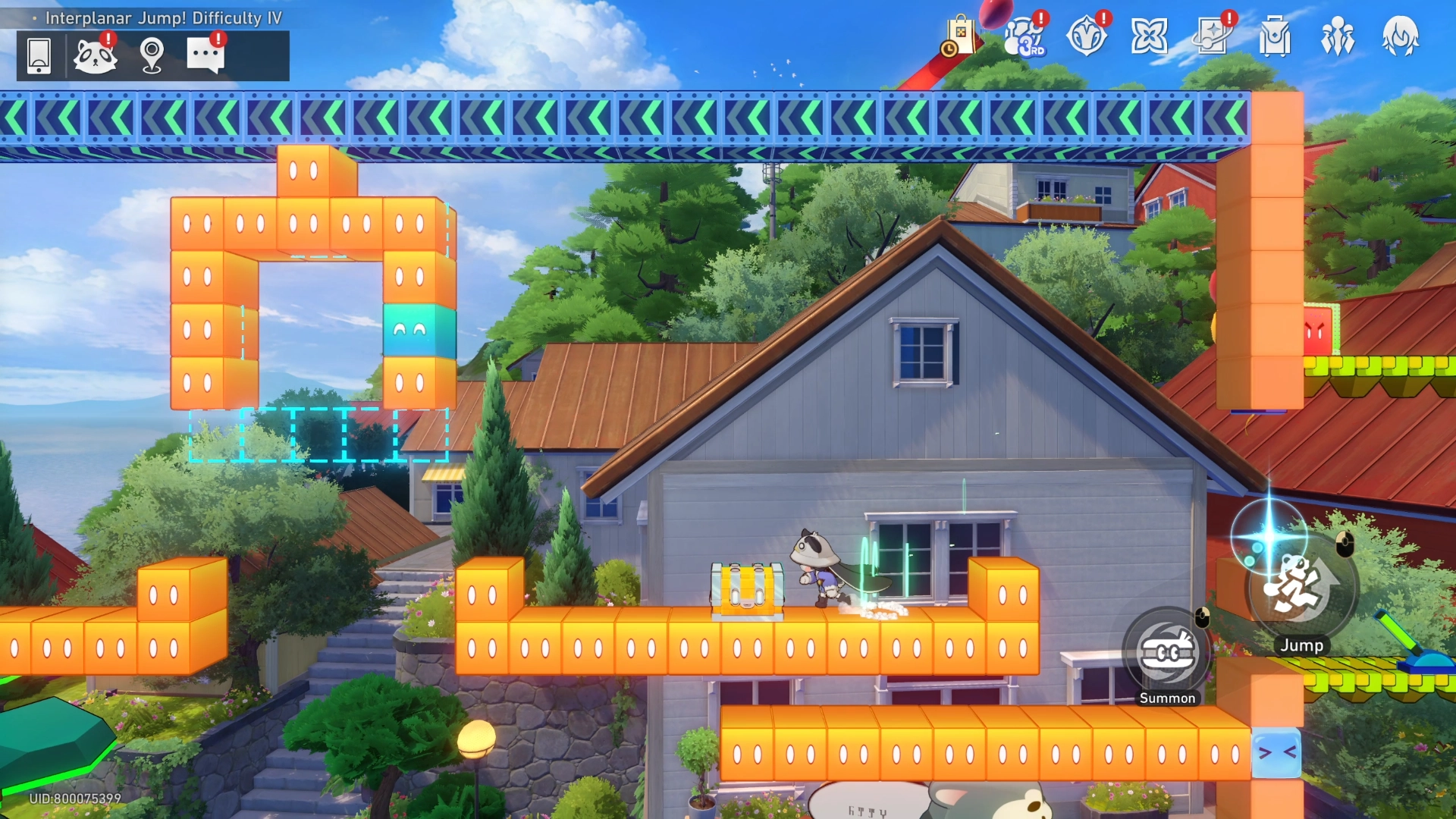Click the raccoon face icon
Viewport: 1456px width, 819px height.
tap(95, 55)
